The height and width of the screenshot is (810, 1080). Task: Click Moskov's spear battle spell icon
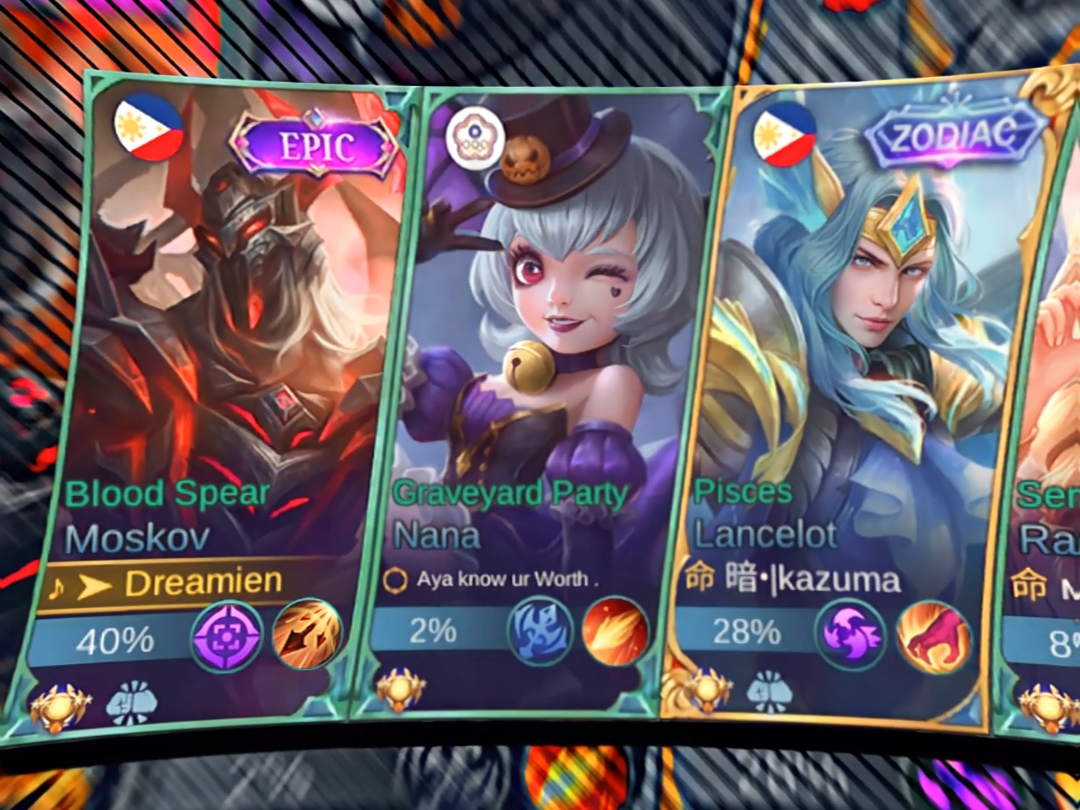click(307, 633)
